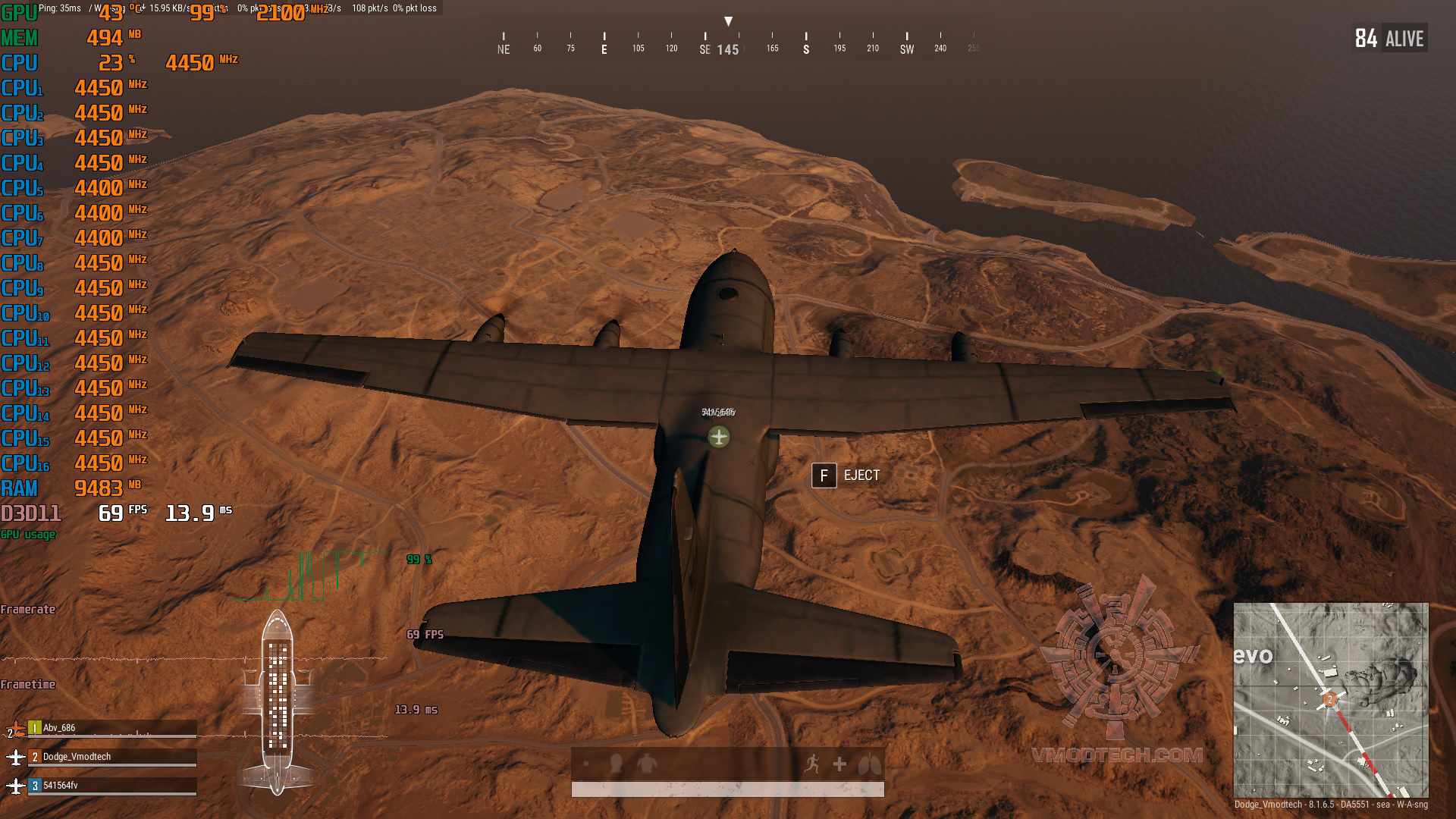Select the orange player marker on the minimap

(1329, 699)
